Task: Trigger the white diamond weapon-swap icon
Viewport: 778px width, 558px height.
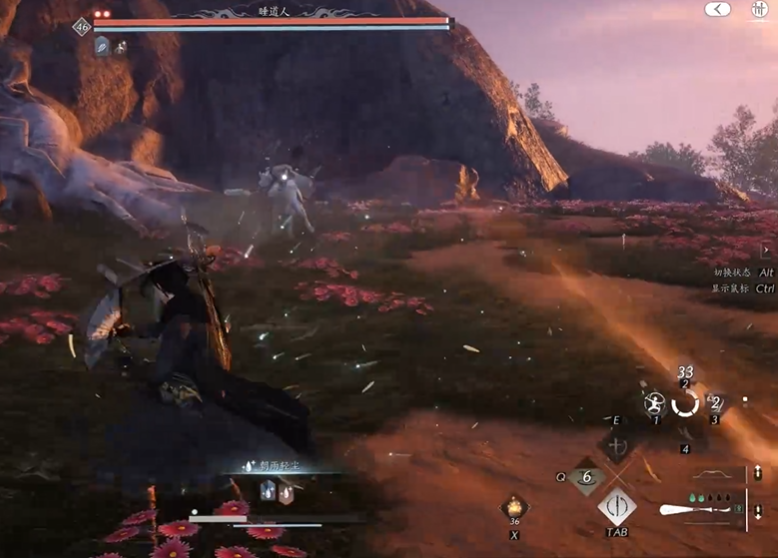Action: click(x=617, y=506)
